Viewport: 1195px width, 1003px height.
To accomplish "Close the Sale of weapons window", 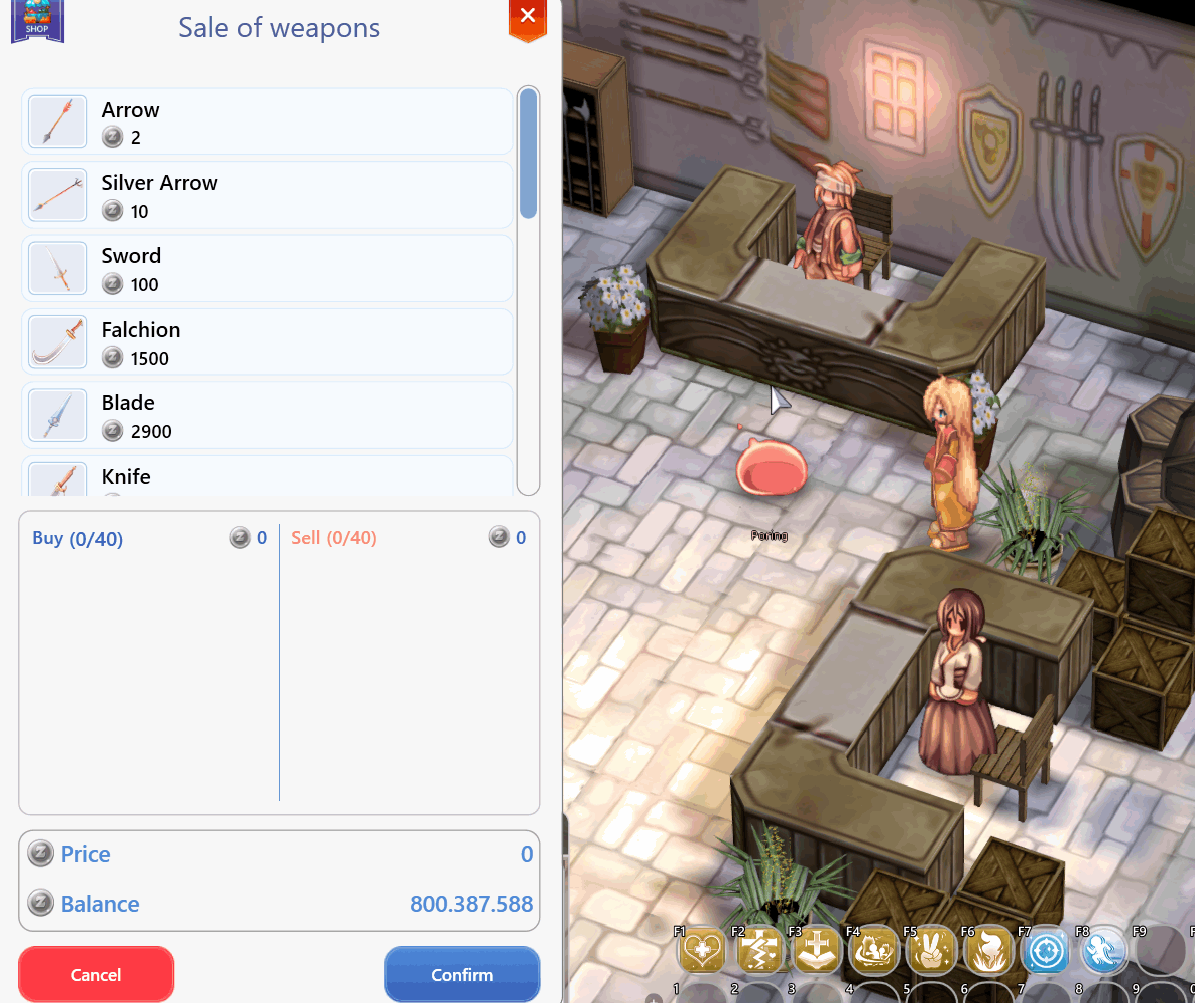I will (x=528, y=16).
